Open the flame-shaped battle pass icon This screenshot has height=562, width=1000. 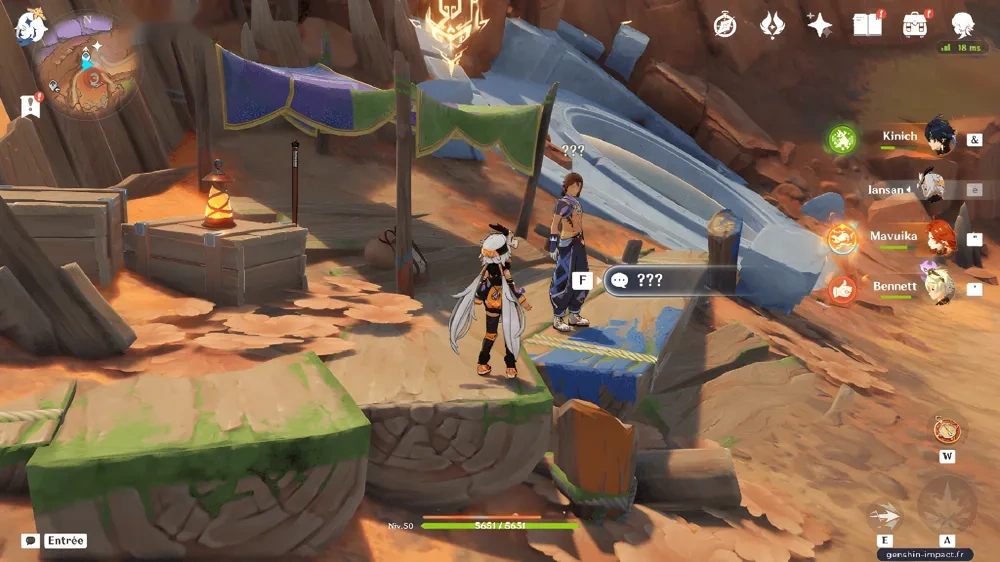[772, 25]
